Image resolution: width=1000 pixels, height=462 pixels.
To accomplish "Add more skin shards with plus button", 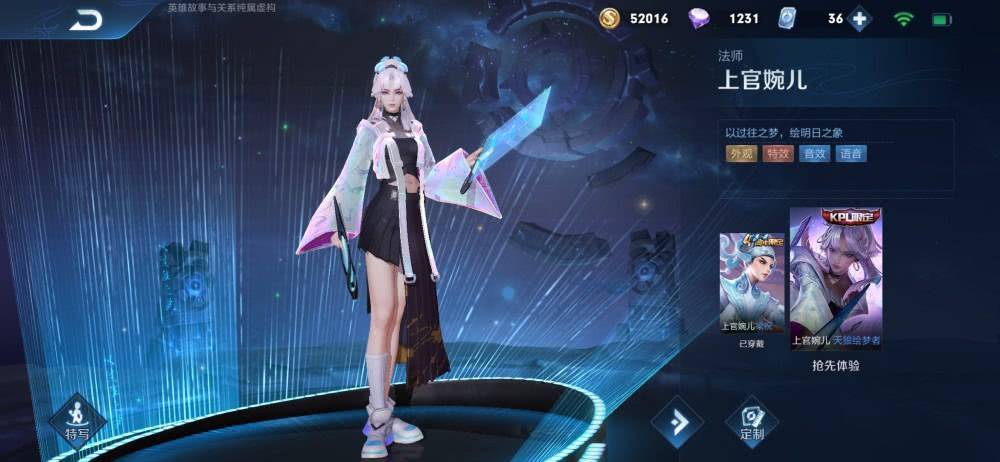I will 859,19.
